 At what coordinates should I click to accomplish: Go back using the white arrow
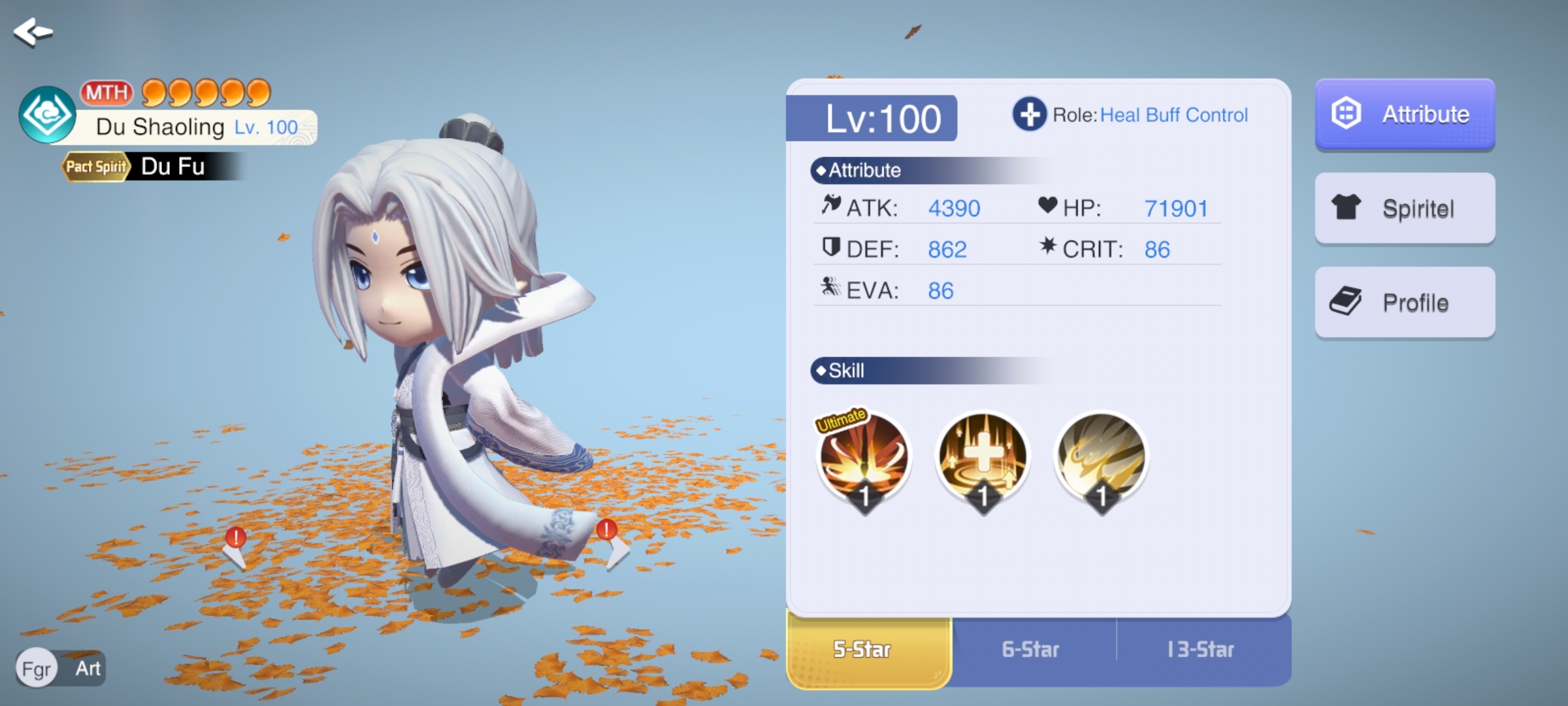click(x=33, y=31)
